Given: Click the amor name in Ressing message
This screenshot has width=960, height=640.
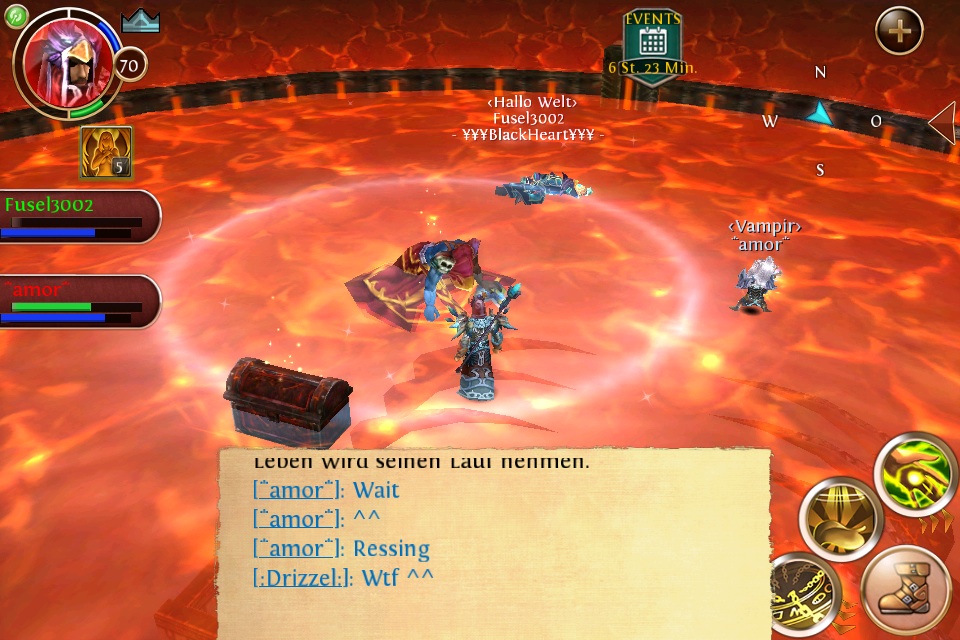Looking at the screenshot, I should (x=298, y=549).
